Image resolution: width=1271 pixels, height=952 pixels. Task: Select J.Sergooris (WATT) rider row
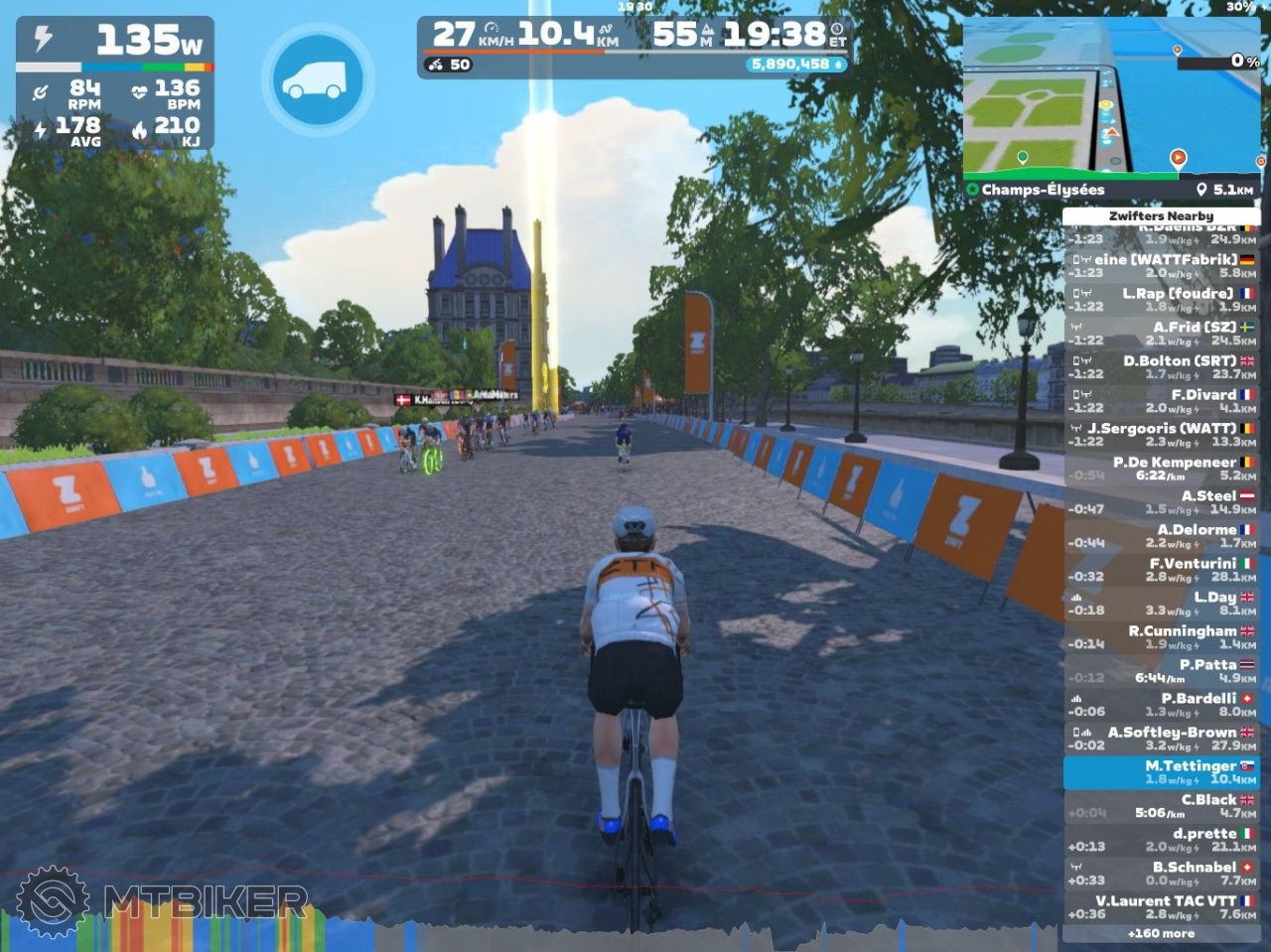[x=1161, y=435]
